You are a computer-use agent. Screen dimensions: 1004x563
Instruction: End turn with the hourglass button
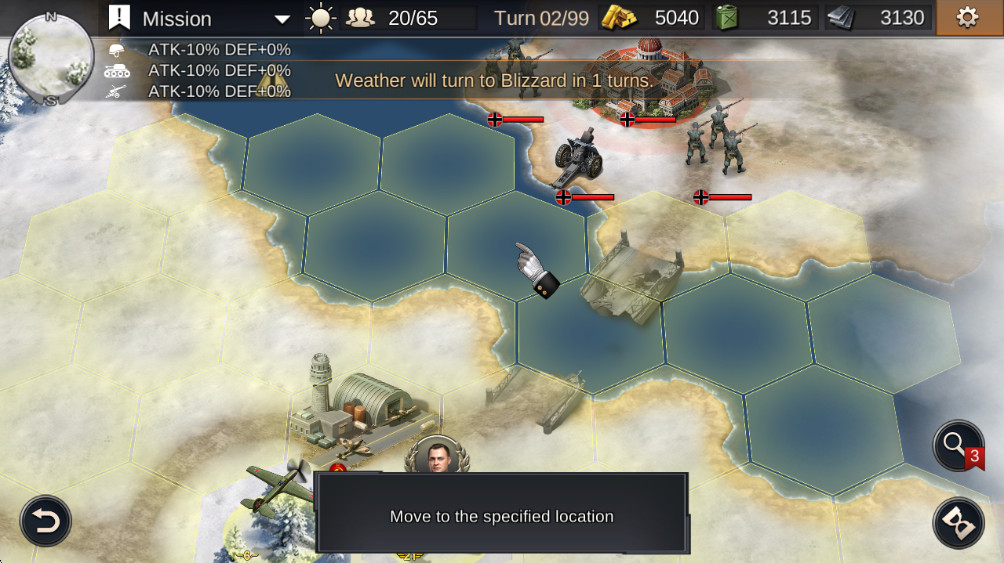958,522
